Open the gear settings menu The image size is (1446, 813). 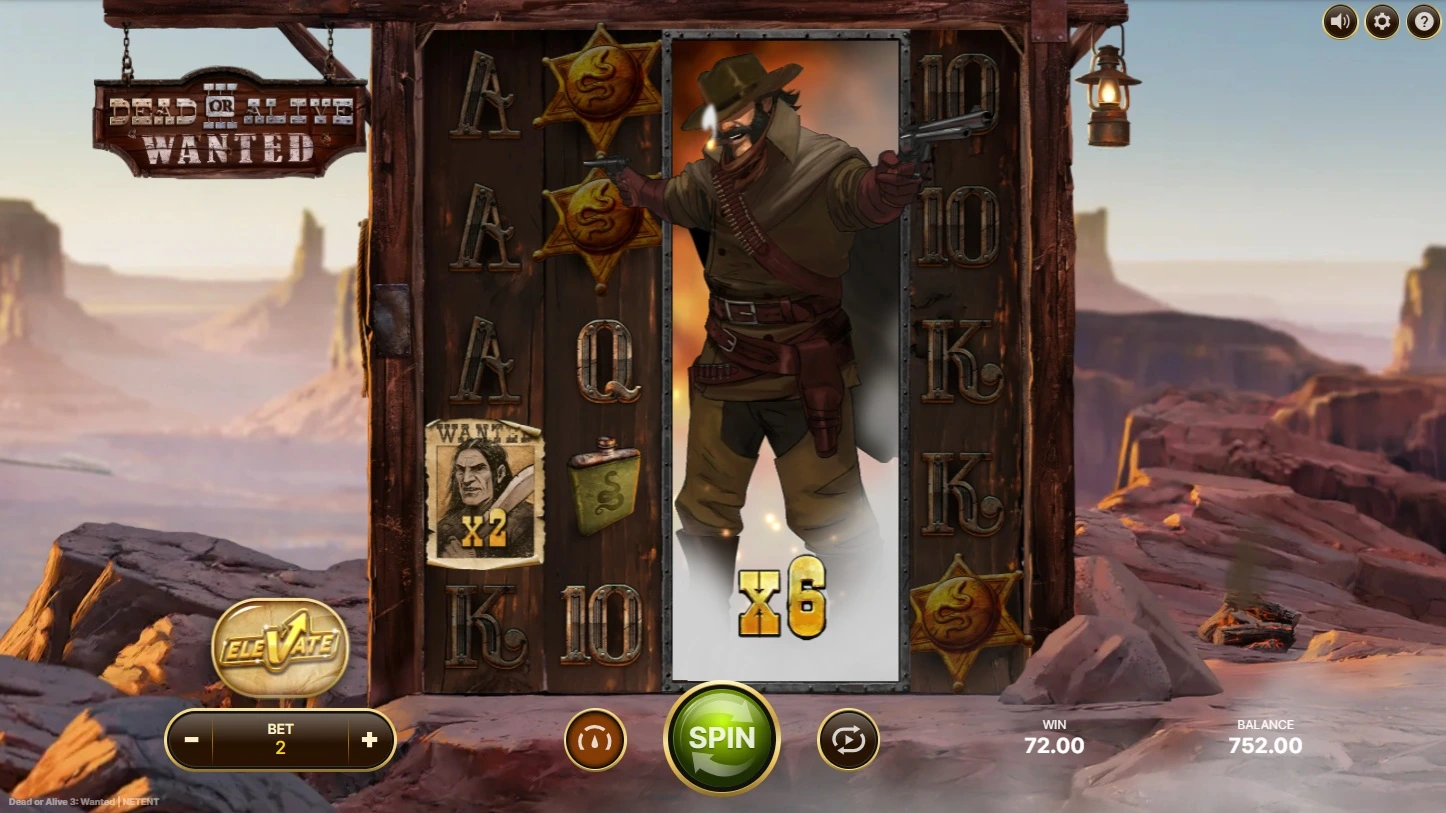tap(1381, 21)
